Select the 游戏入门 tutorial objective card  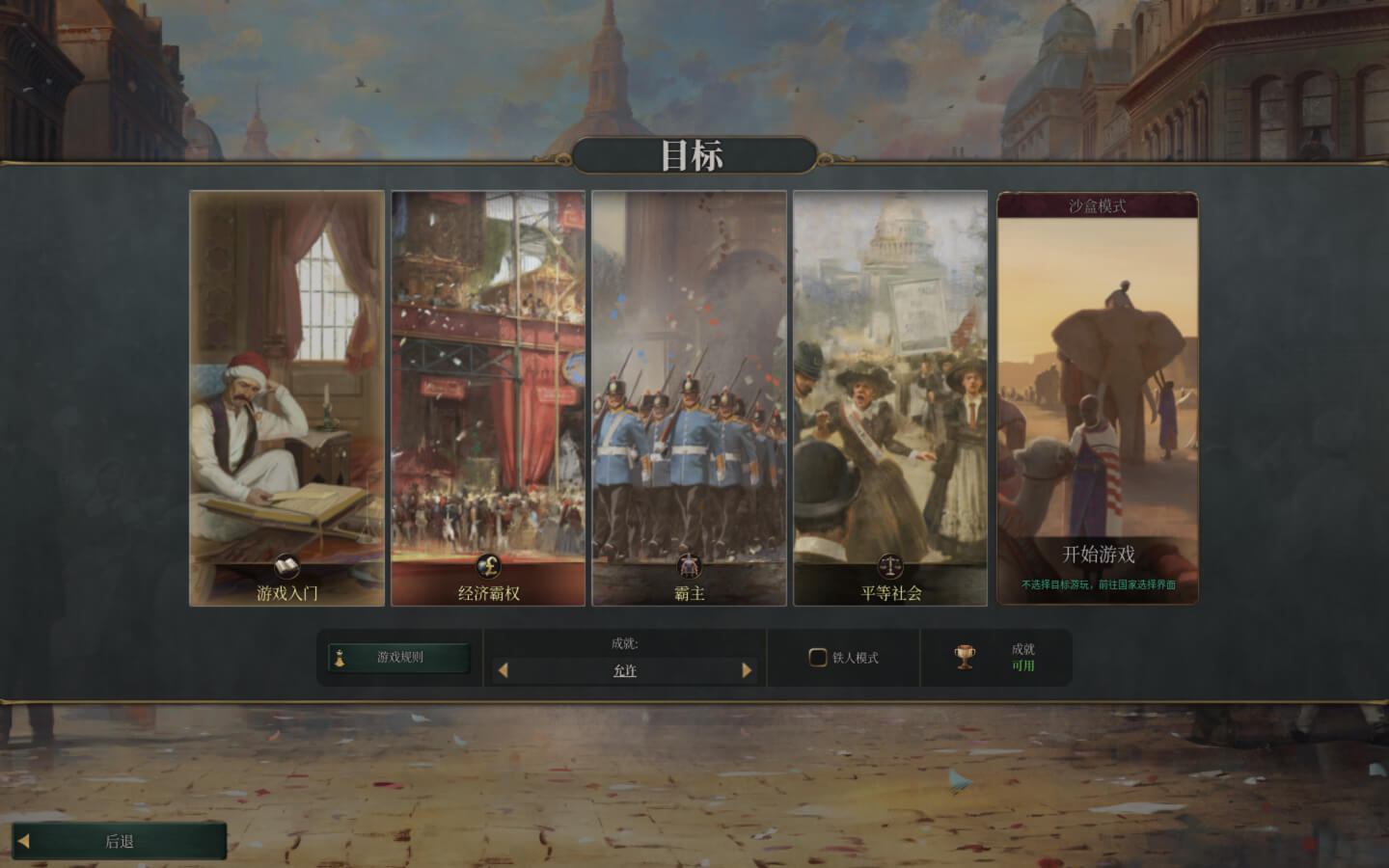(x=286, y=397)
